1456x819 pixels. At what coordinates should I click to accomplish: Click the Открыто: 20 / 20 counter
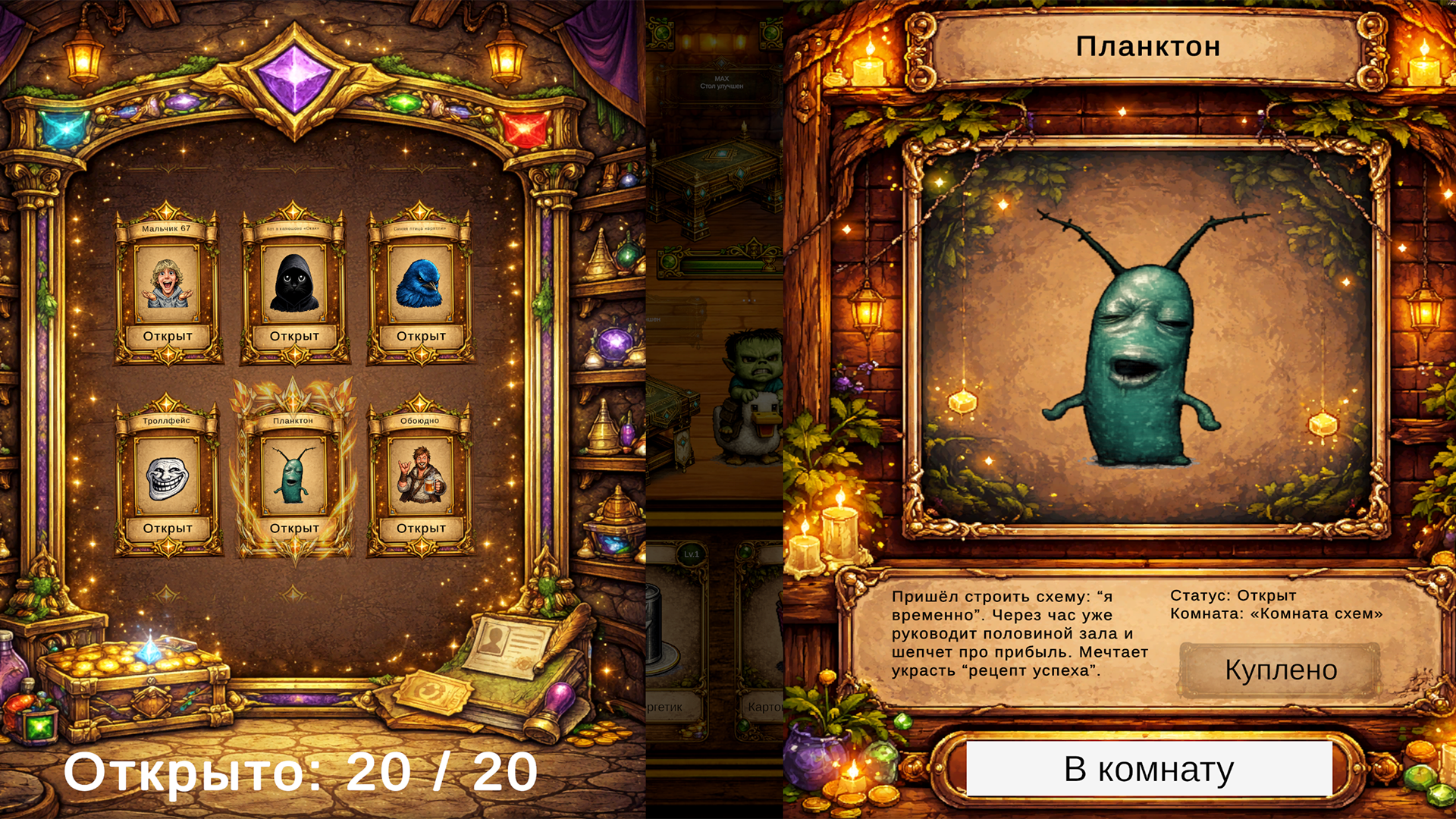(x=301, y=772)
